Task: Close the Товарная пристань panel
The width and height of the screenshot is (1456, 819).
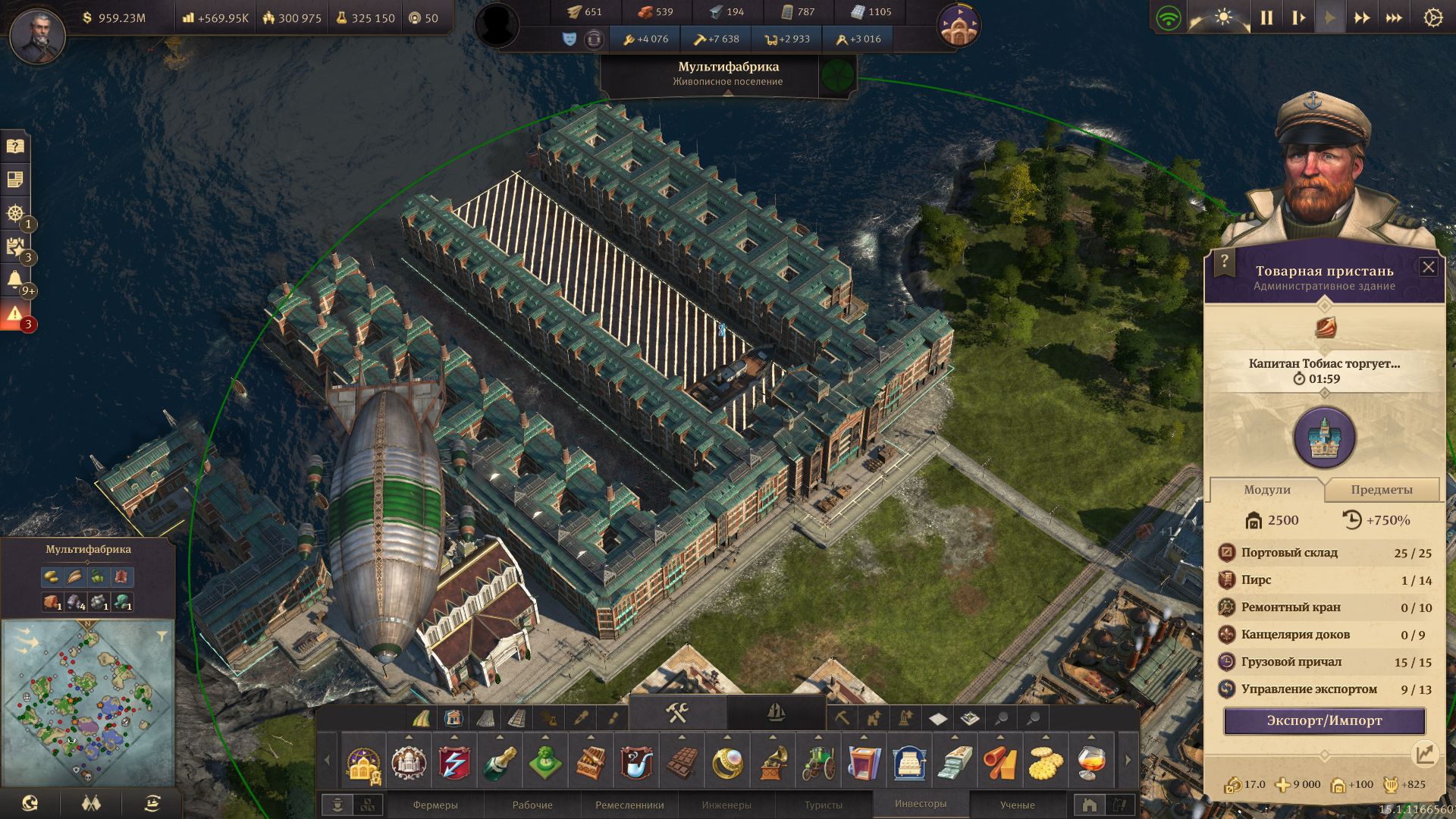Action: pos(1428,267)
